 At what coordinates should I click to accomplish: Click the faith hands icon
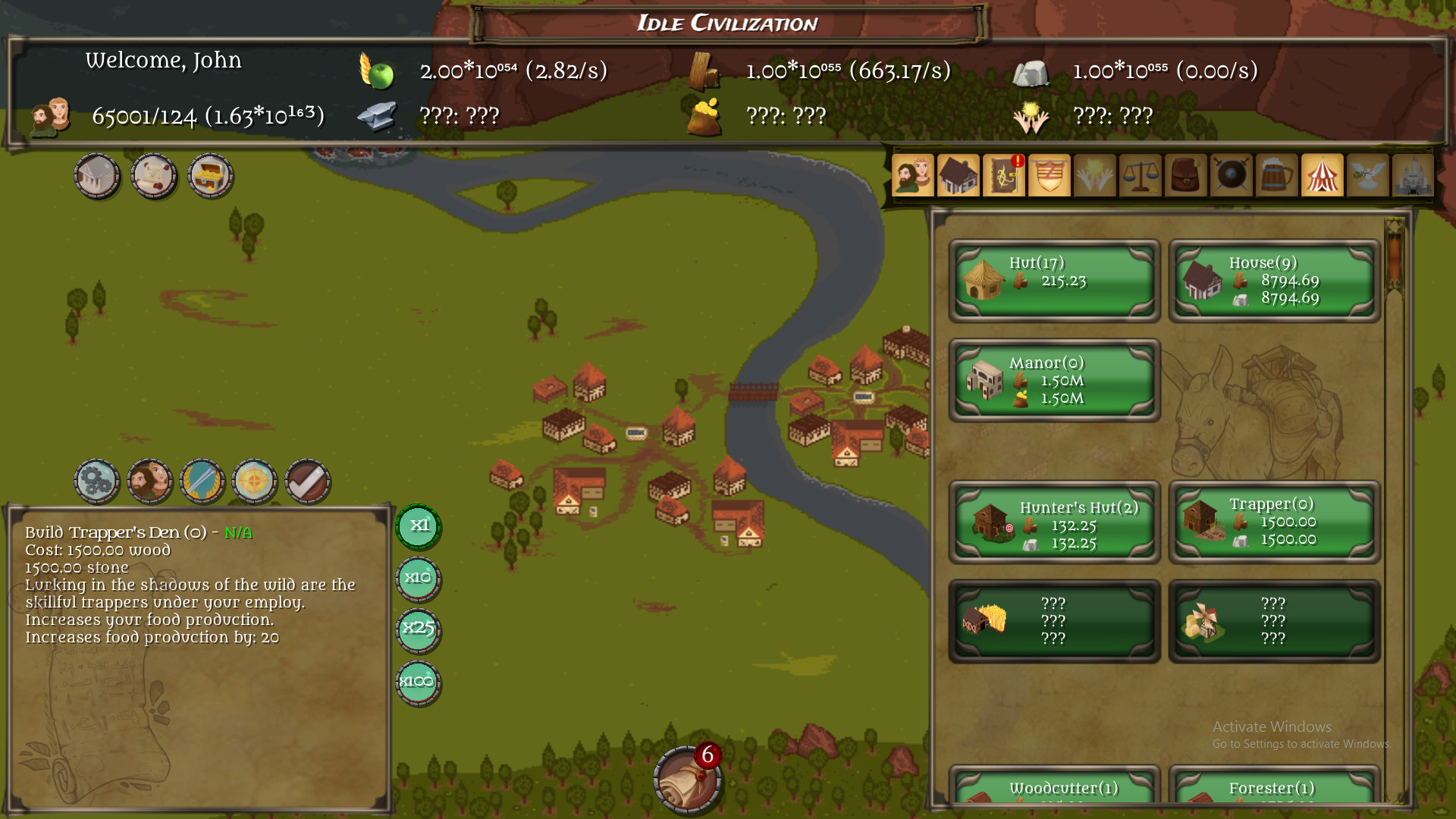point(1095,175)
